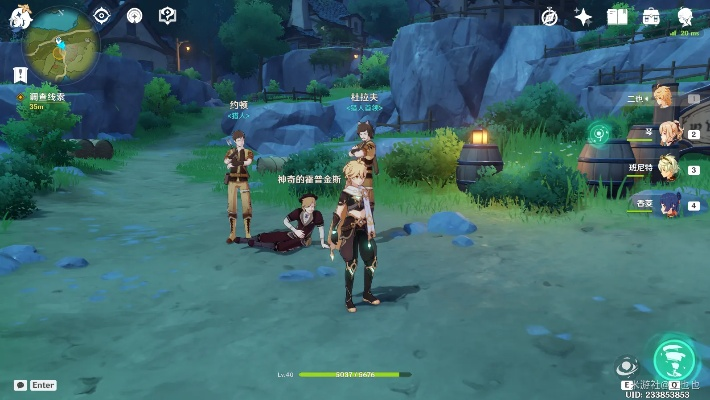Open the Wish four-pointed star icon

tap(583, 17)
